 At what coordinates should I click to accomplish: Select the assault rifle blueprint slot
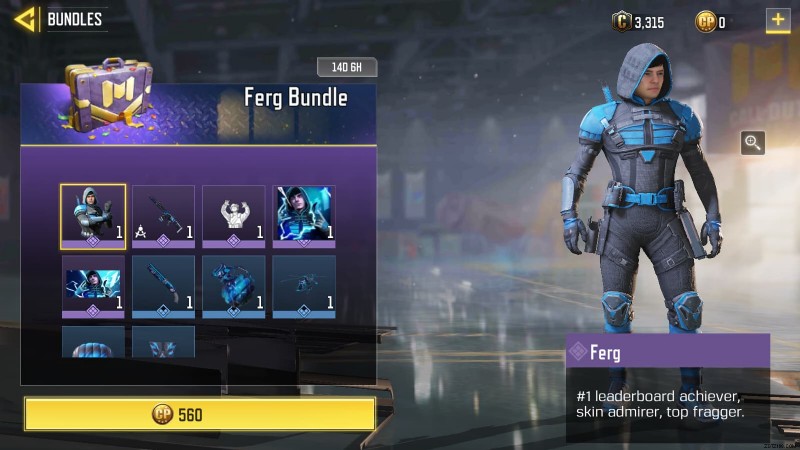(163, 216)
